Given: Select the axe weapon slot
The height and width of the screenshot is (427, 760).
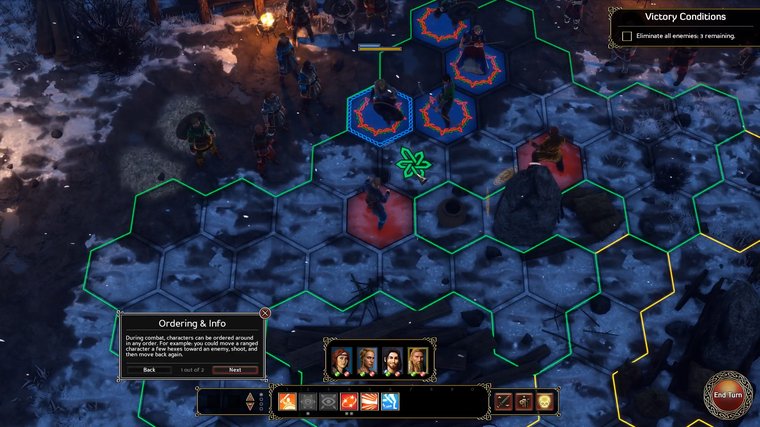Looking at the screenshot, I should pyautogui.click(x=526, y=402).
